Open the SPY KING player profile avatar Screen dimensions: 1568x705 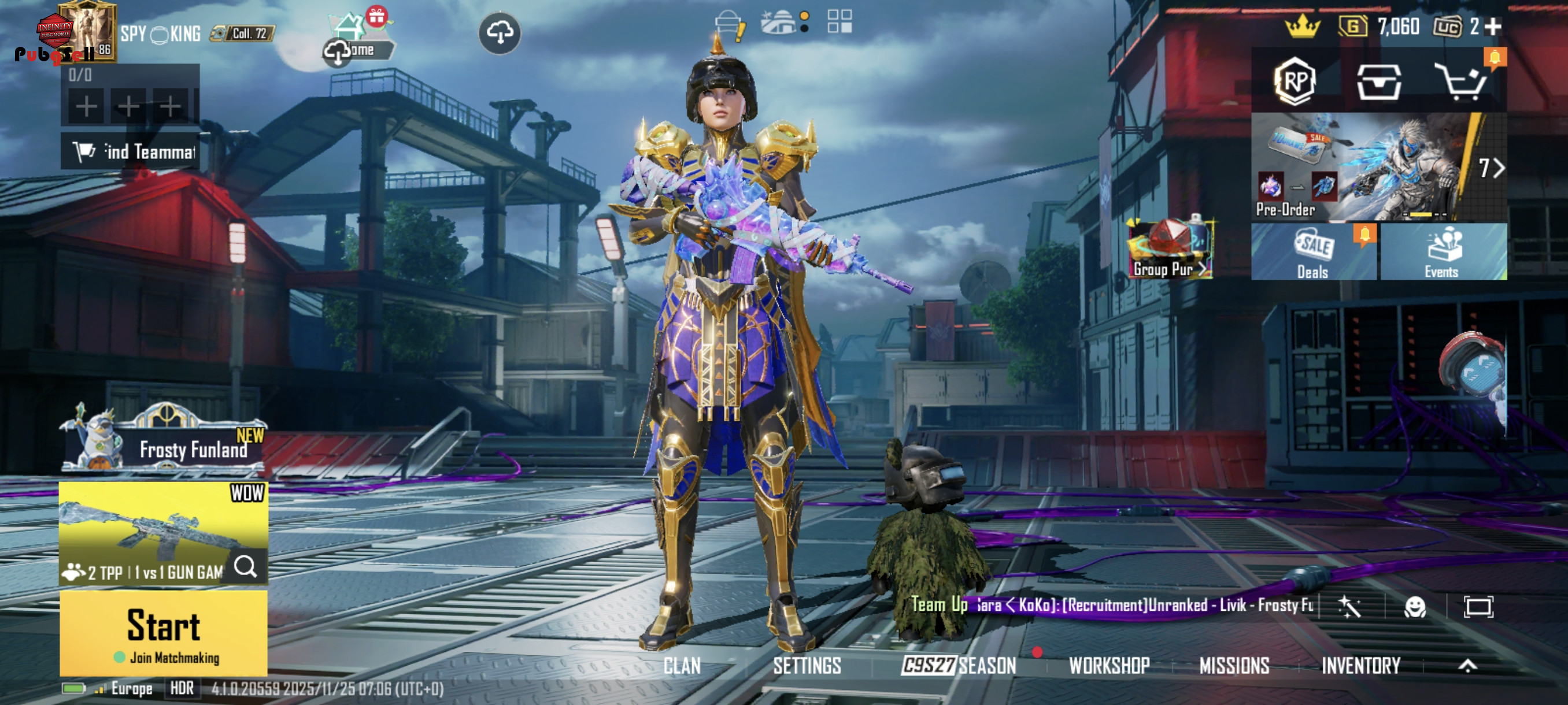pos(87,31)
